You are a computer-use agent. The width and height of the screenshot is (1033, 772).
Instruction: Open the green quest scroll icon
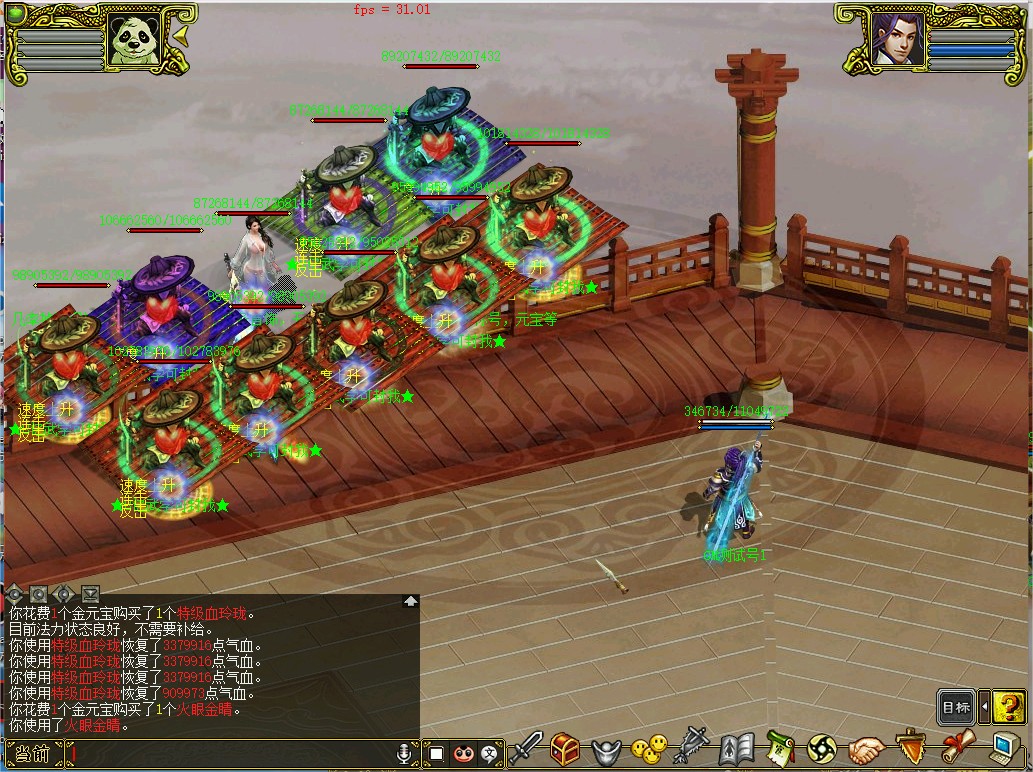point(780,748)
